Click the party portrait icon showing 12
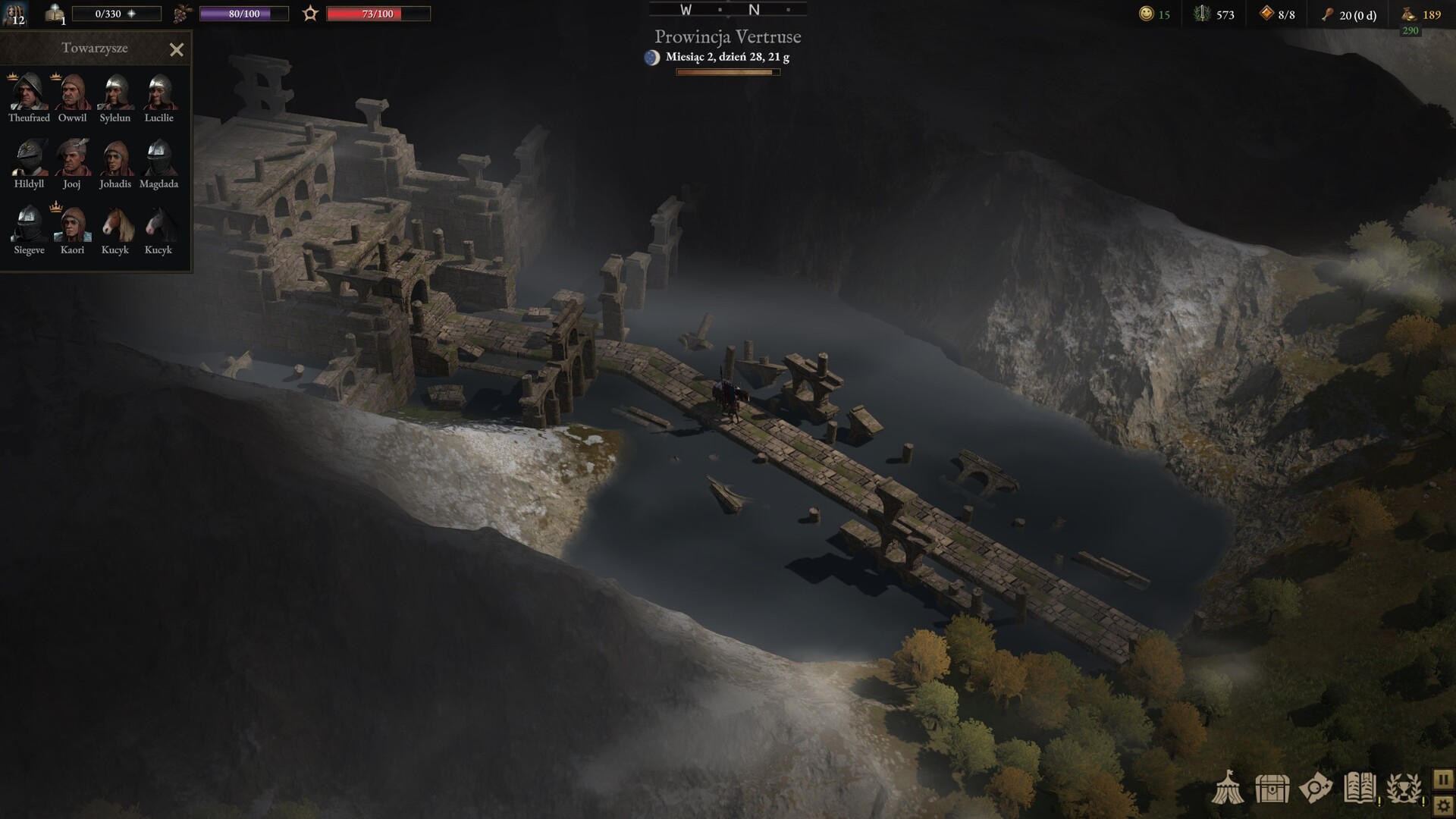 click(x=15, y=14)
